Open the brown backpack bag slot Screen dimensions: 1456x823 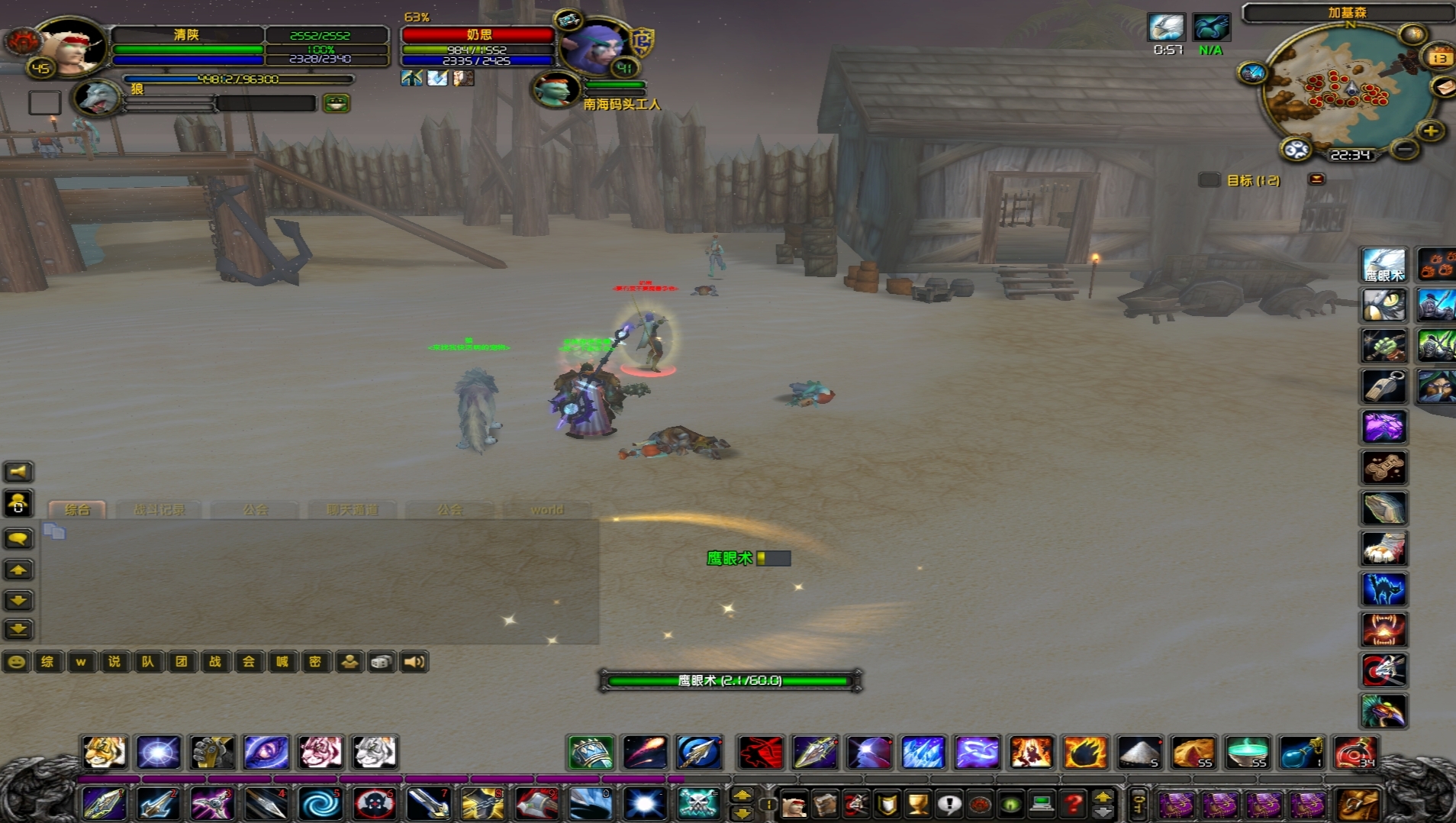pos(1358,804)
